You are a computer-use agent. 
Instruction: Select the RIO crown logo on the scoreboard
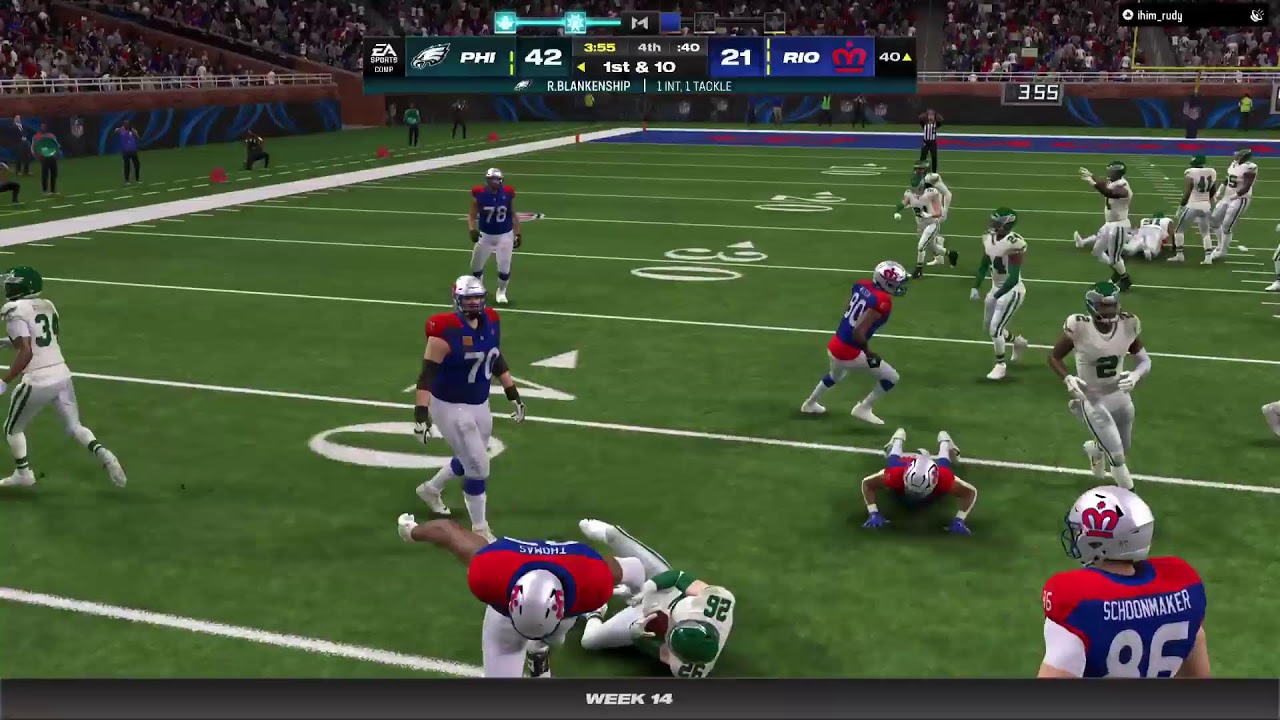[x=849, y=57]
